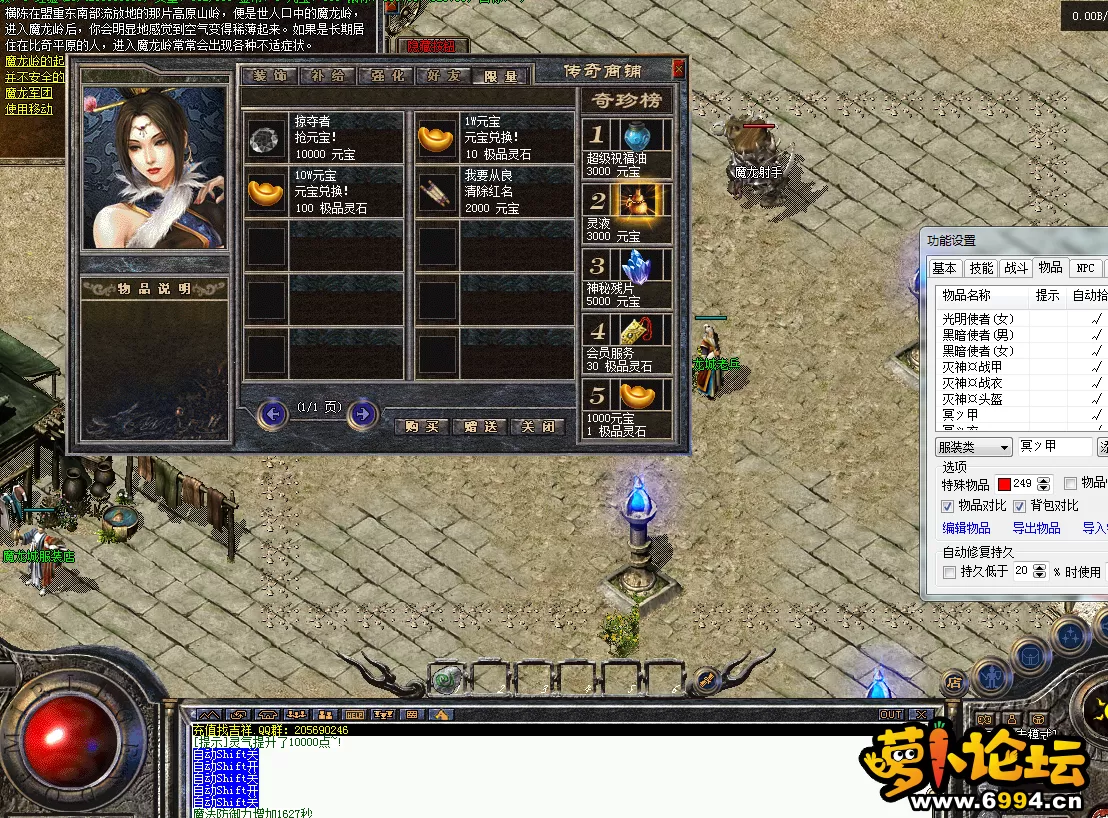Close the shop with the red X
1108x818 pixels.
coord(679,69)
